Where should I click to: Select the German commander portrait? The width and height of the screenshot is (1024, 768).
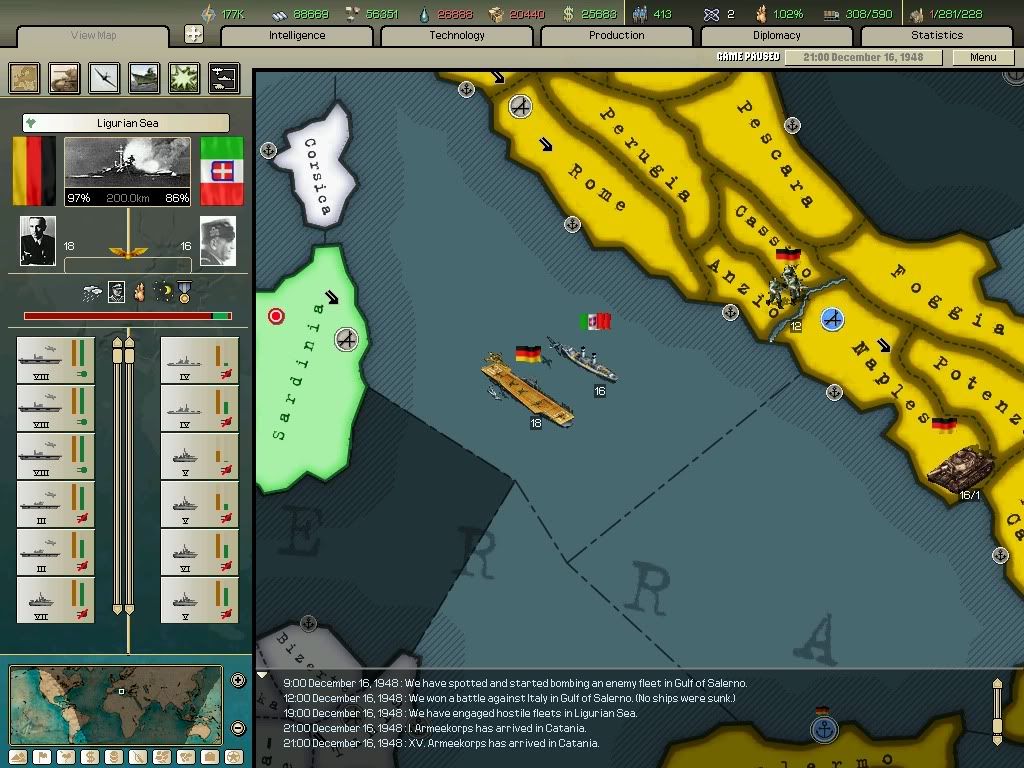point(38,241)
